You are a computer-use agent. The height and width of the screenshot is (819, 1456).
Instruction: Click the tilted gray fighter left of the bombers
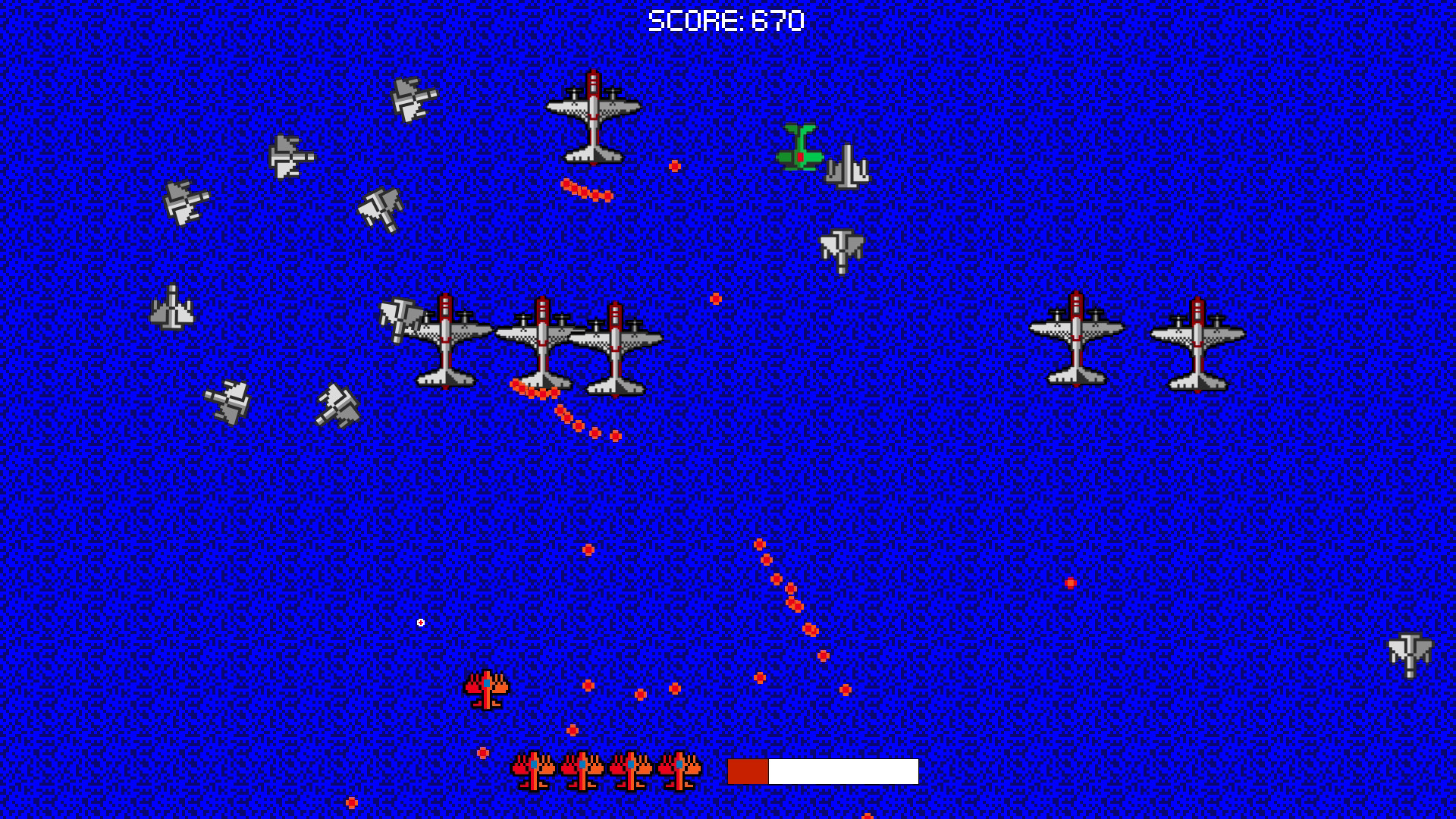402,318
